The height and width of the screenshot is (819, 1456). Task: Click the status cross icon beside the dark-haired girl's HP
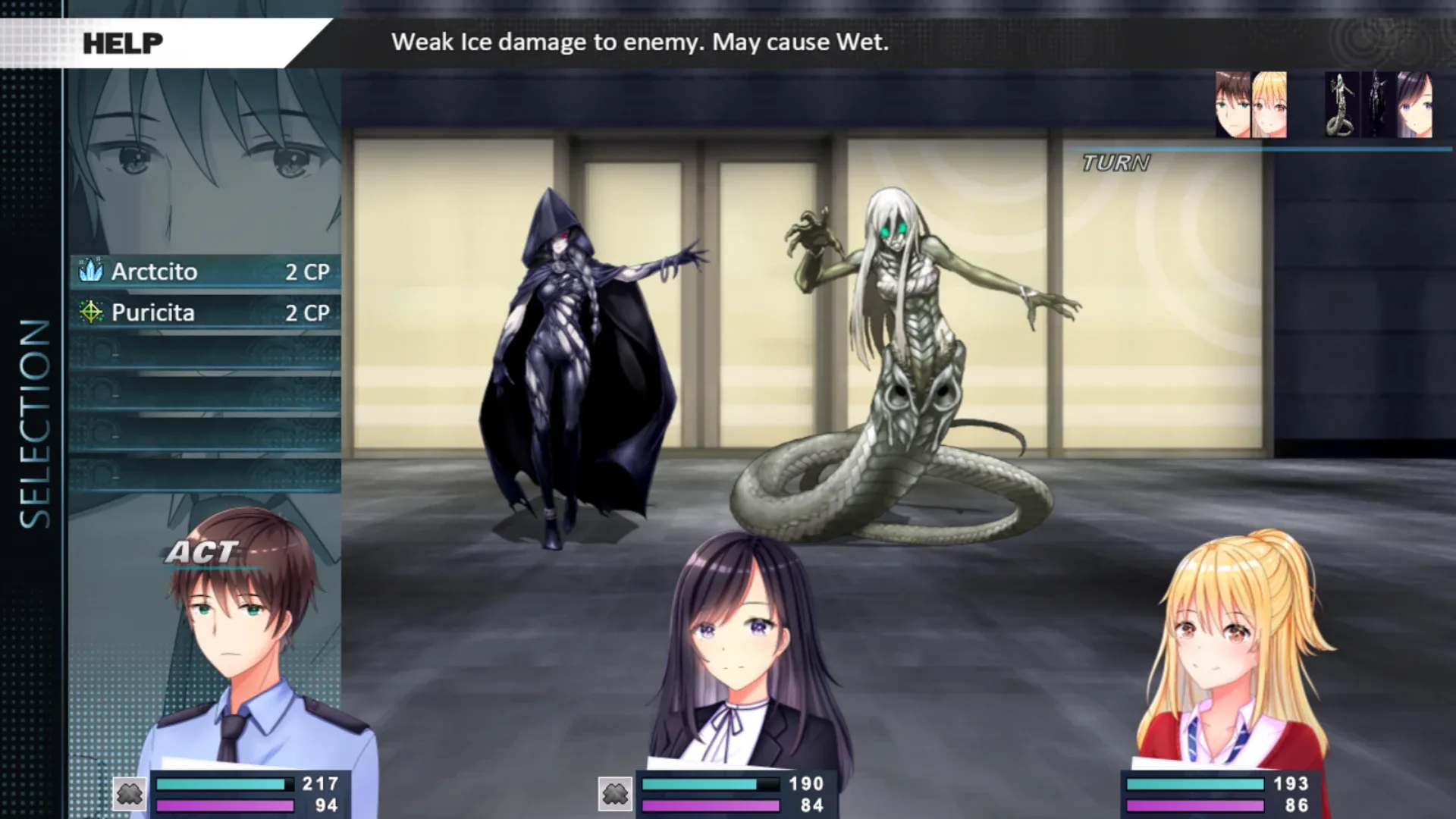tap(614, 795)
